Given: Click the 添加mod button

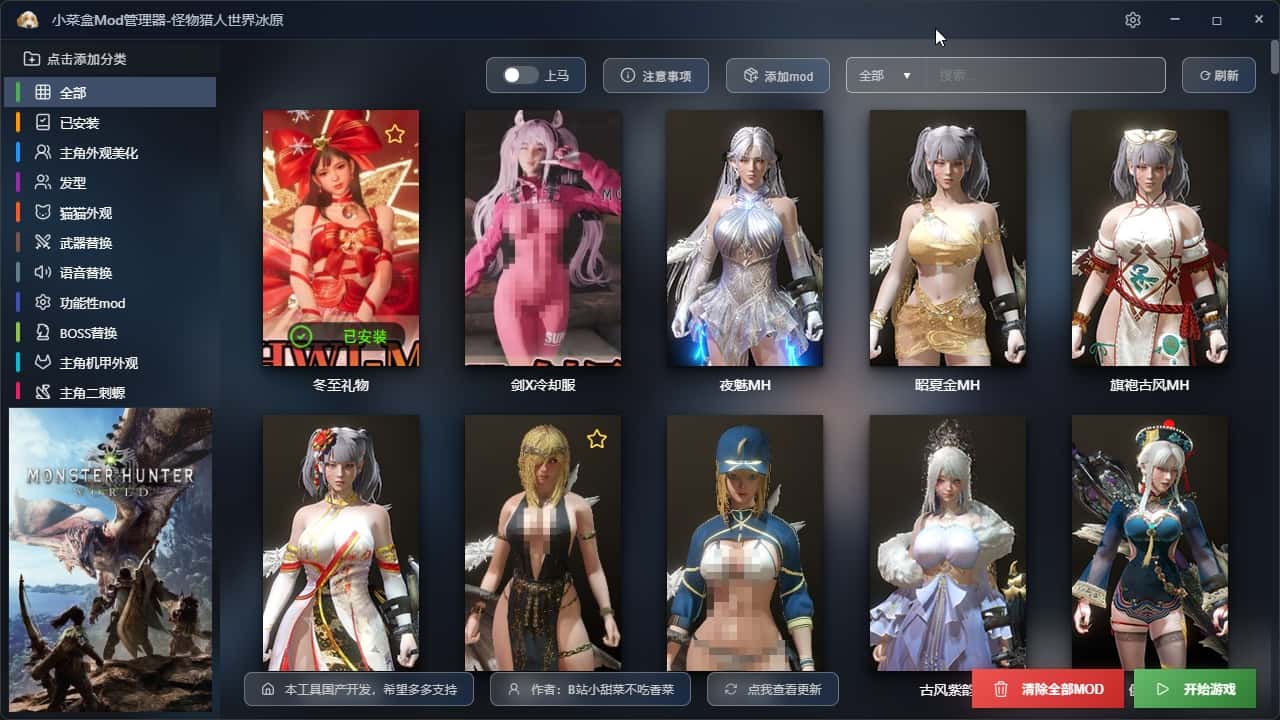Looking at the screenshot, I should 777,76.
